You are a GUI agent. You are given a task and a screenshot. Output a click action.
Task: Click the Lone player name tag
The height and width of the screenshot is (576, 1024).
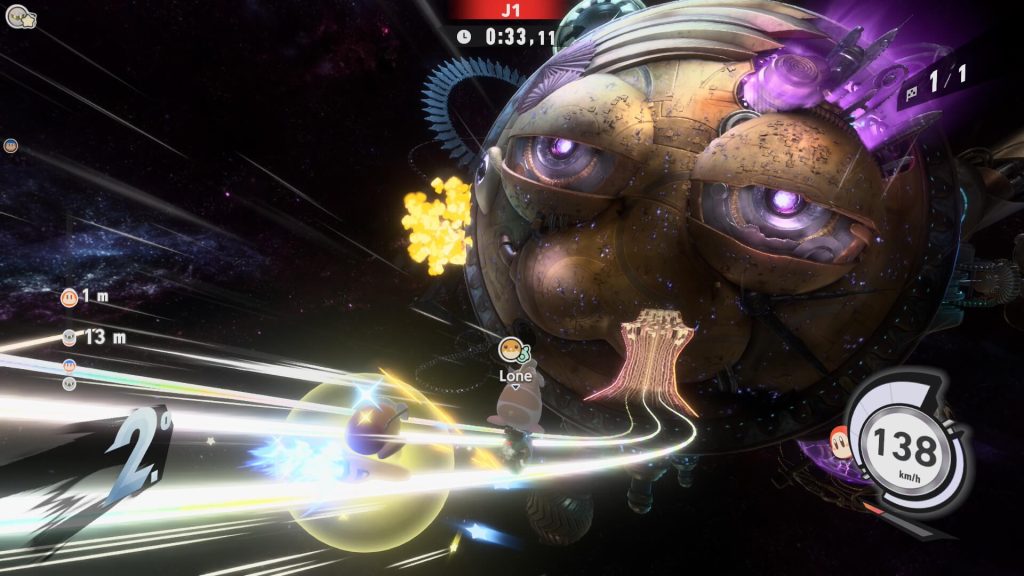tap(515, 375)
